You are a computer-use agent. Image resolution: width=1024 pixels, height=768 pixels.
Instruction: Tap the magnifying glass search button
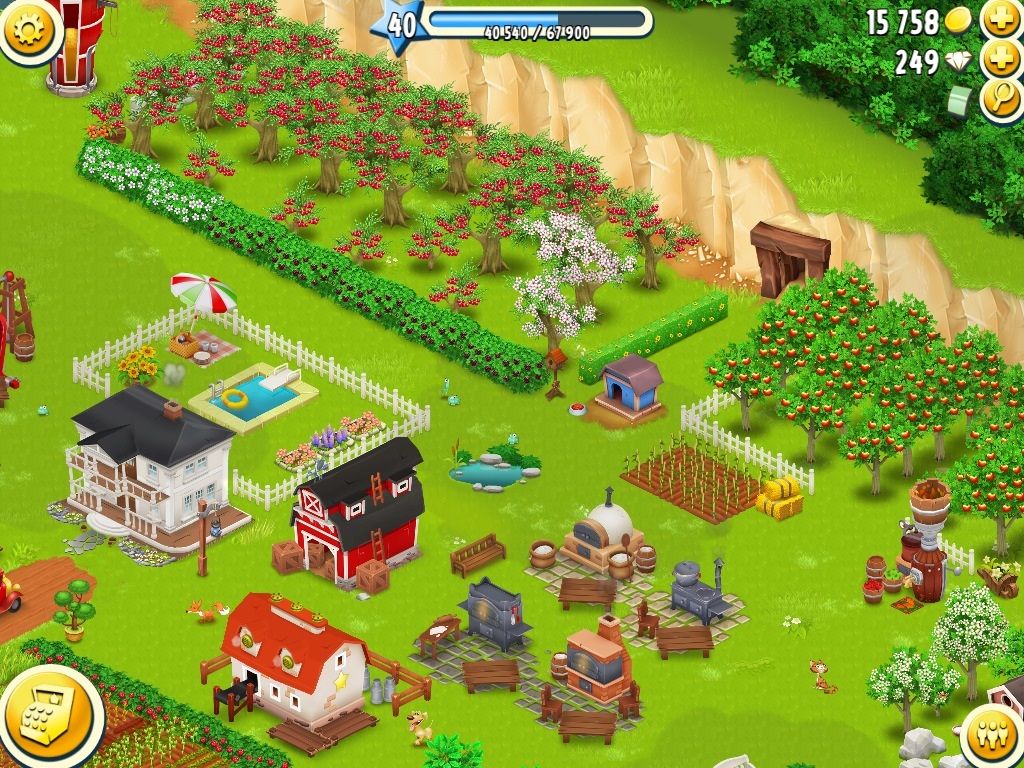1000,101
